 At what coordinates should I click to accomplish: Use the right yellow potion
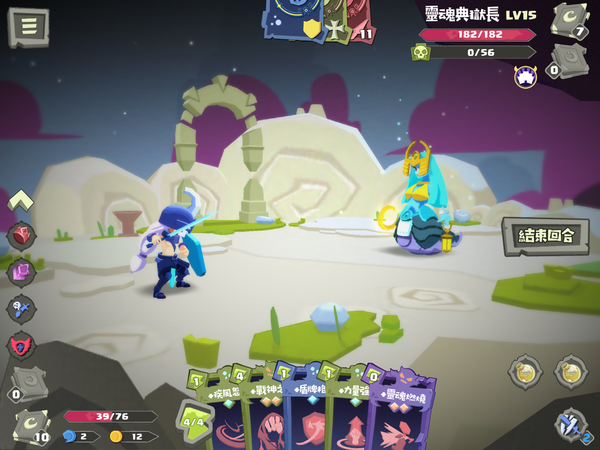[571, 372]
